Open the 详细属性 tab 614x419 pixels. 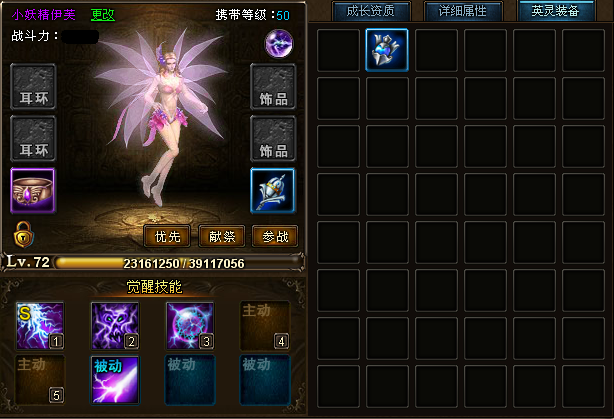[464, 11]
